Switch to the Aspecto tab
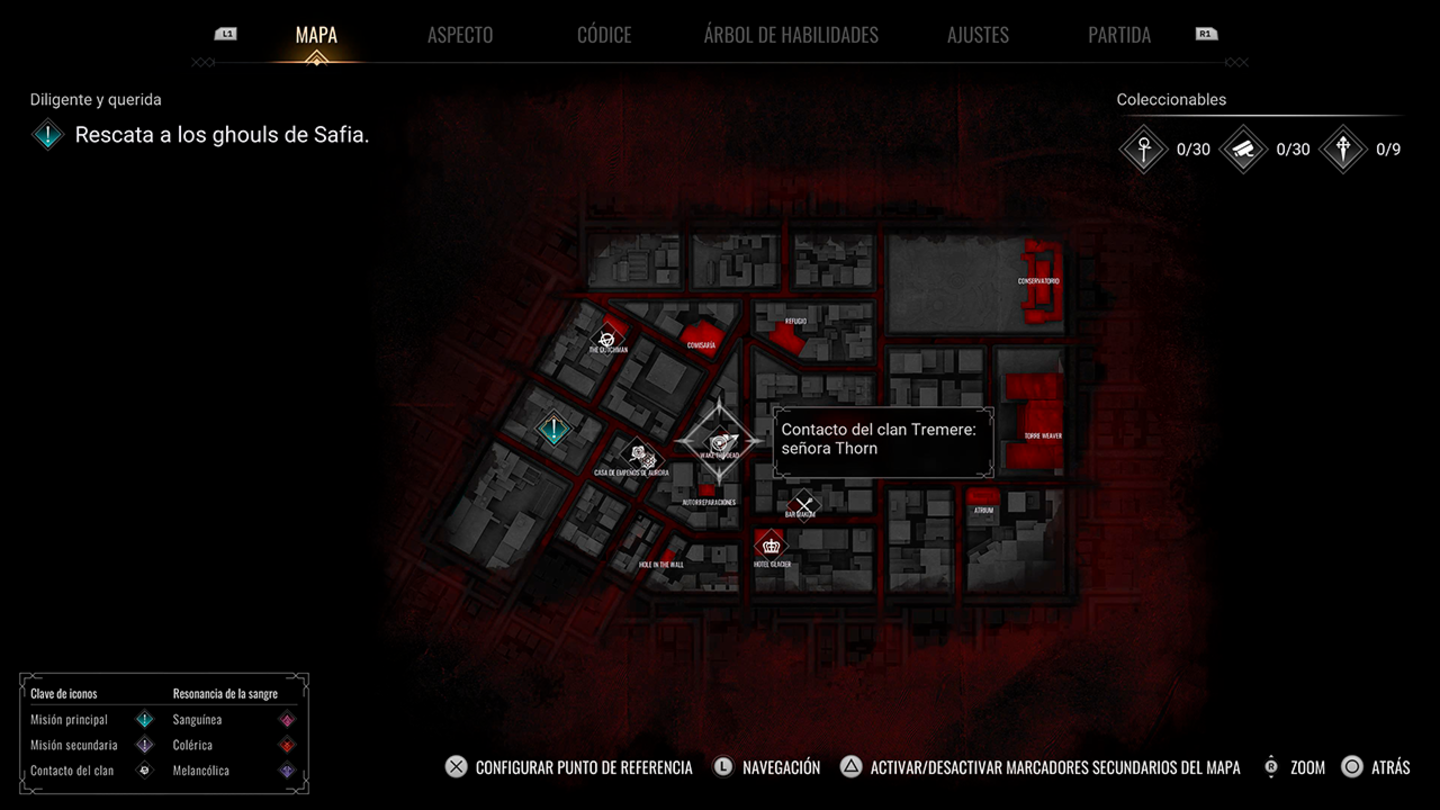 coord(460,35)
